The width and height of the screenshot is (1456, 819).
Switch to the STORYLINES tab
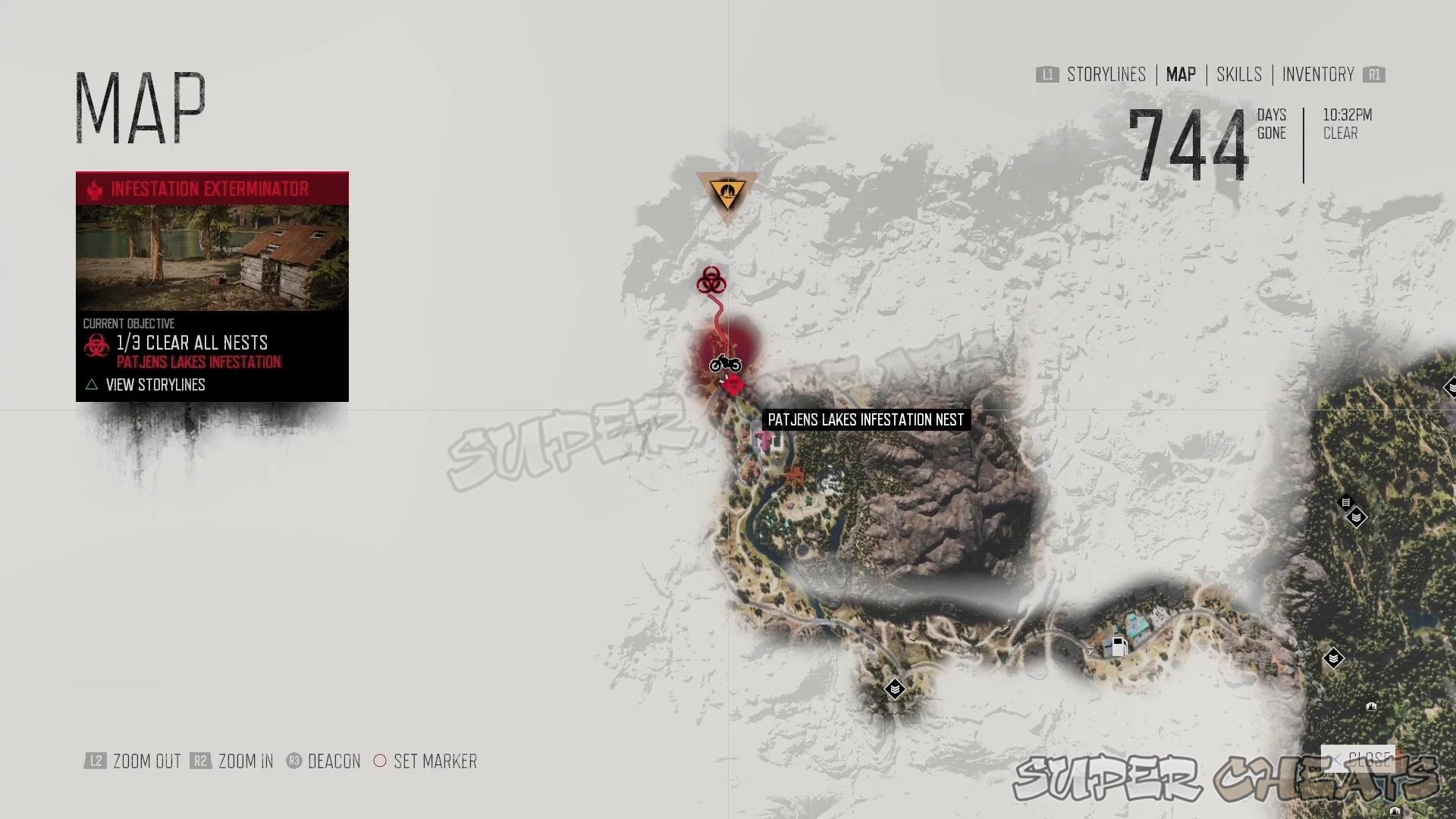[1106, 74]
